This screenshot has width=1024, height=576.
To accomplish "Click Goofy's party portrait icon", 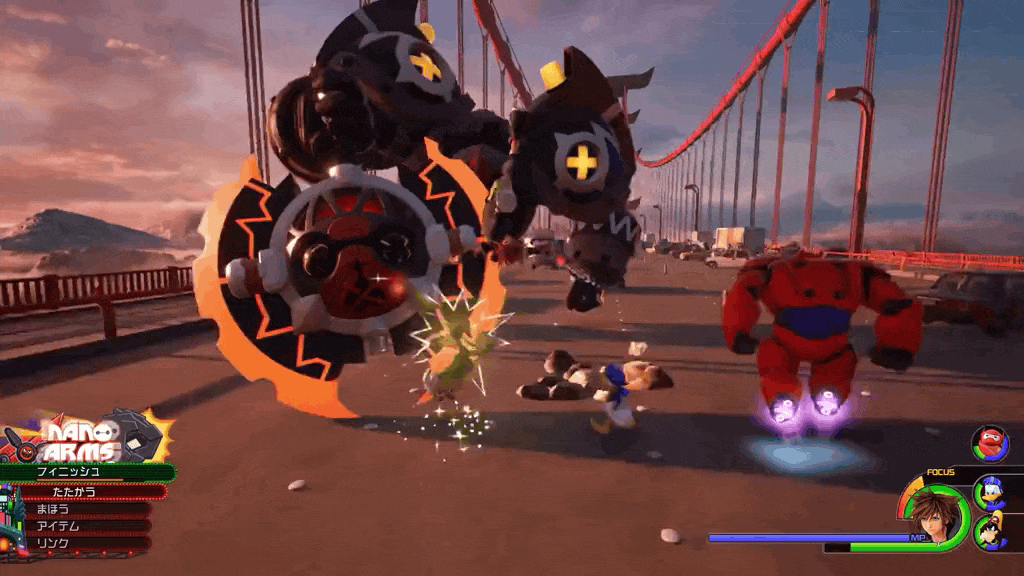I will 991,530.
